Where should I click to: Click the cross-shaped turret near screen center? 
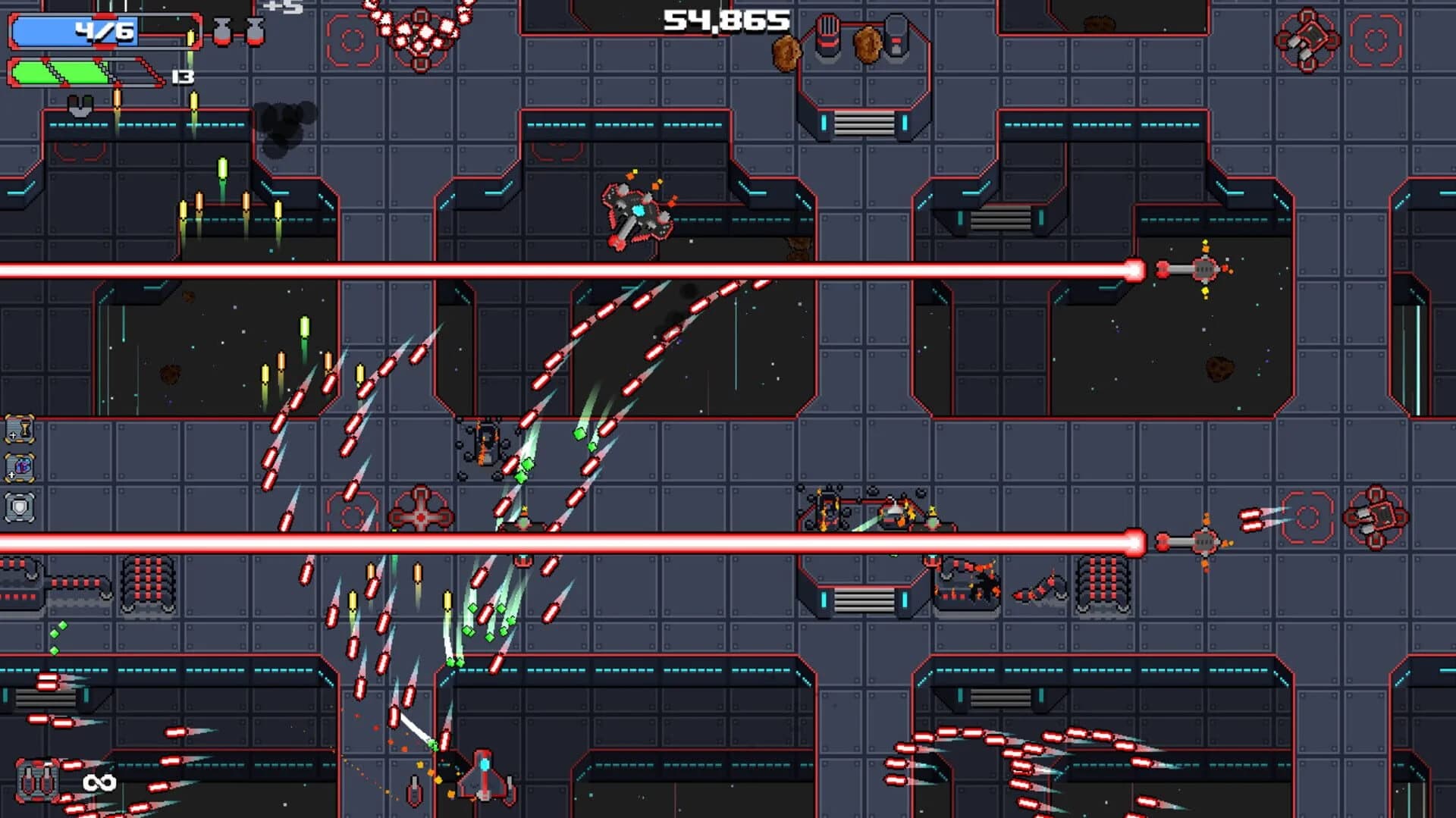pos(419,516)
